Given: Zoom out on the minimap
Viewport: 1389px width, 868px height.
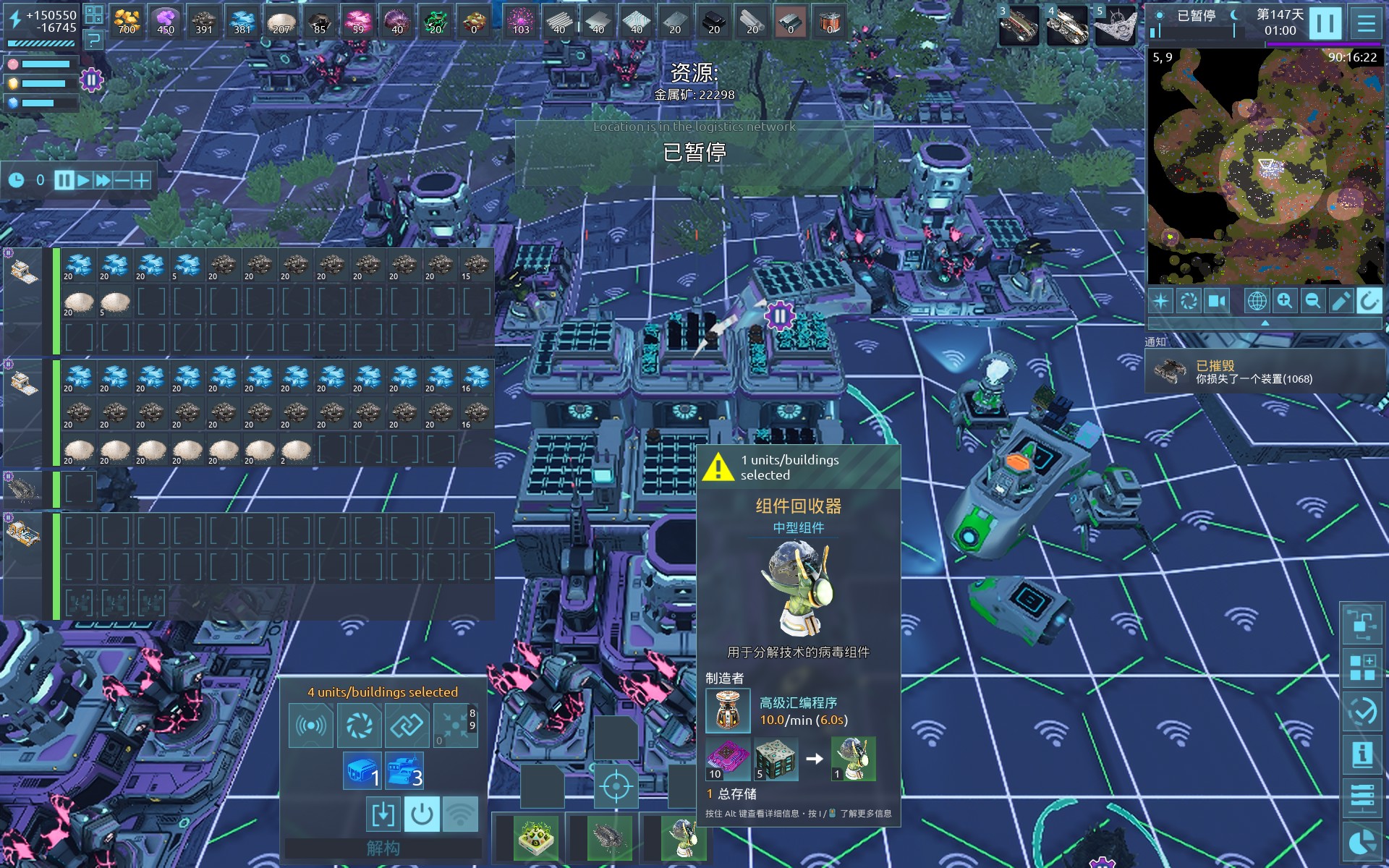Looking at the screenshot, I should [x=1312, y=301].
